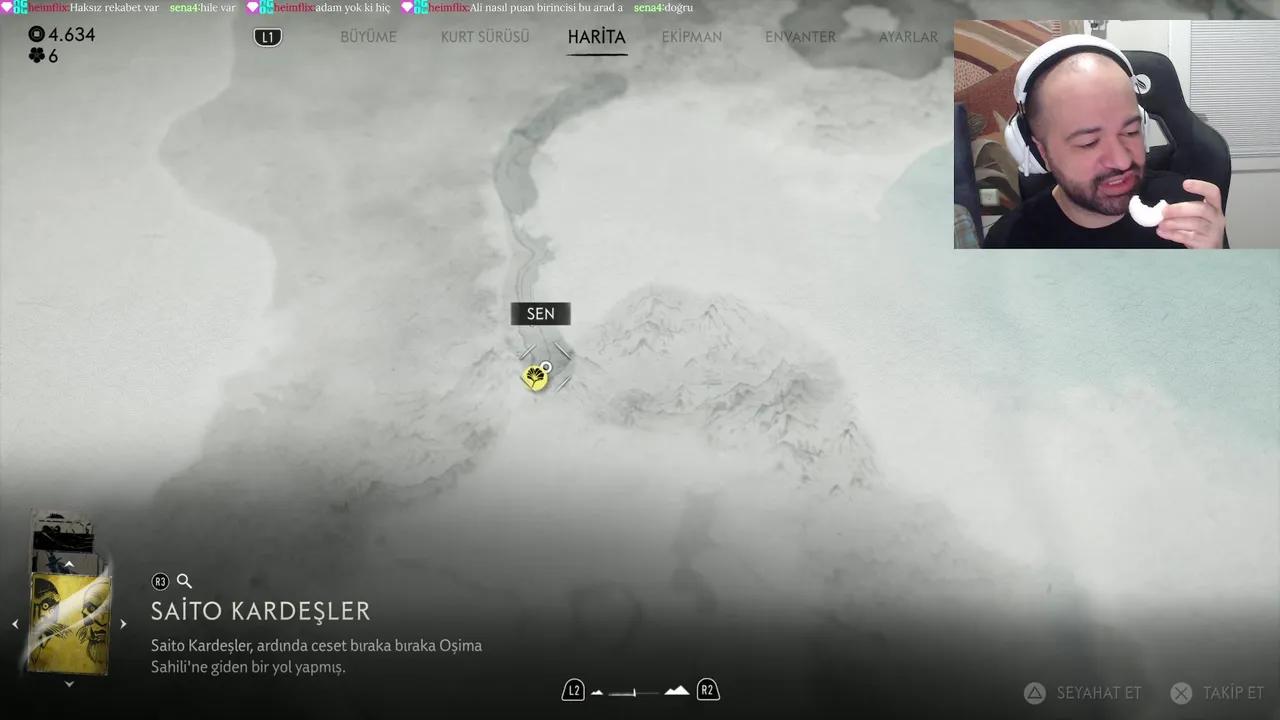Activate SEYAHAT ET fast travel
The image size is (1280, 720).
pos(1099,692)
